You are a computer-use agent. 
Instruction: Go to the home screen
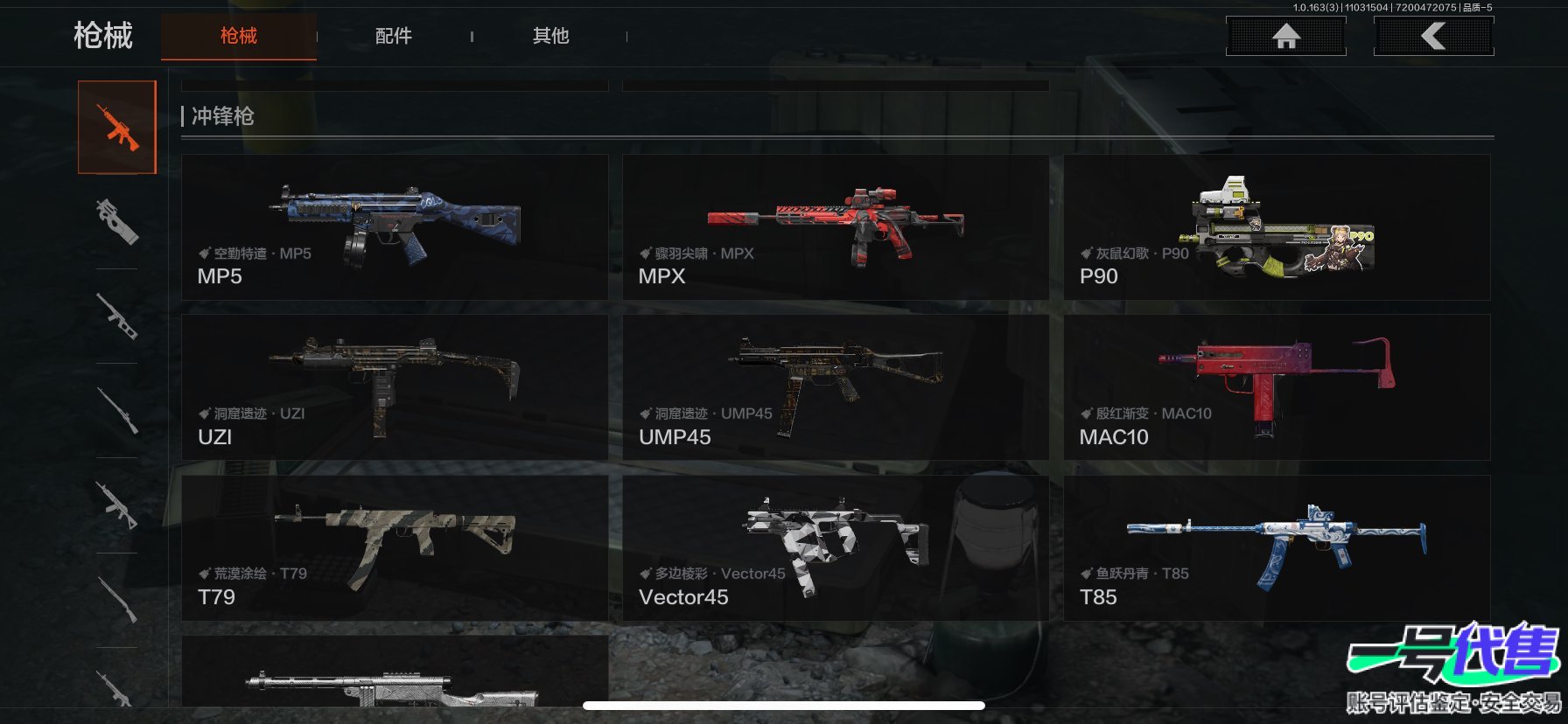tap(1285, 36)
